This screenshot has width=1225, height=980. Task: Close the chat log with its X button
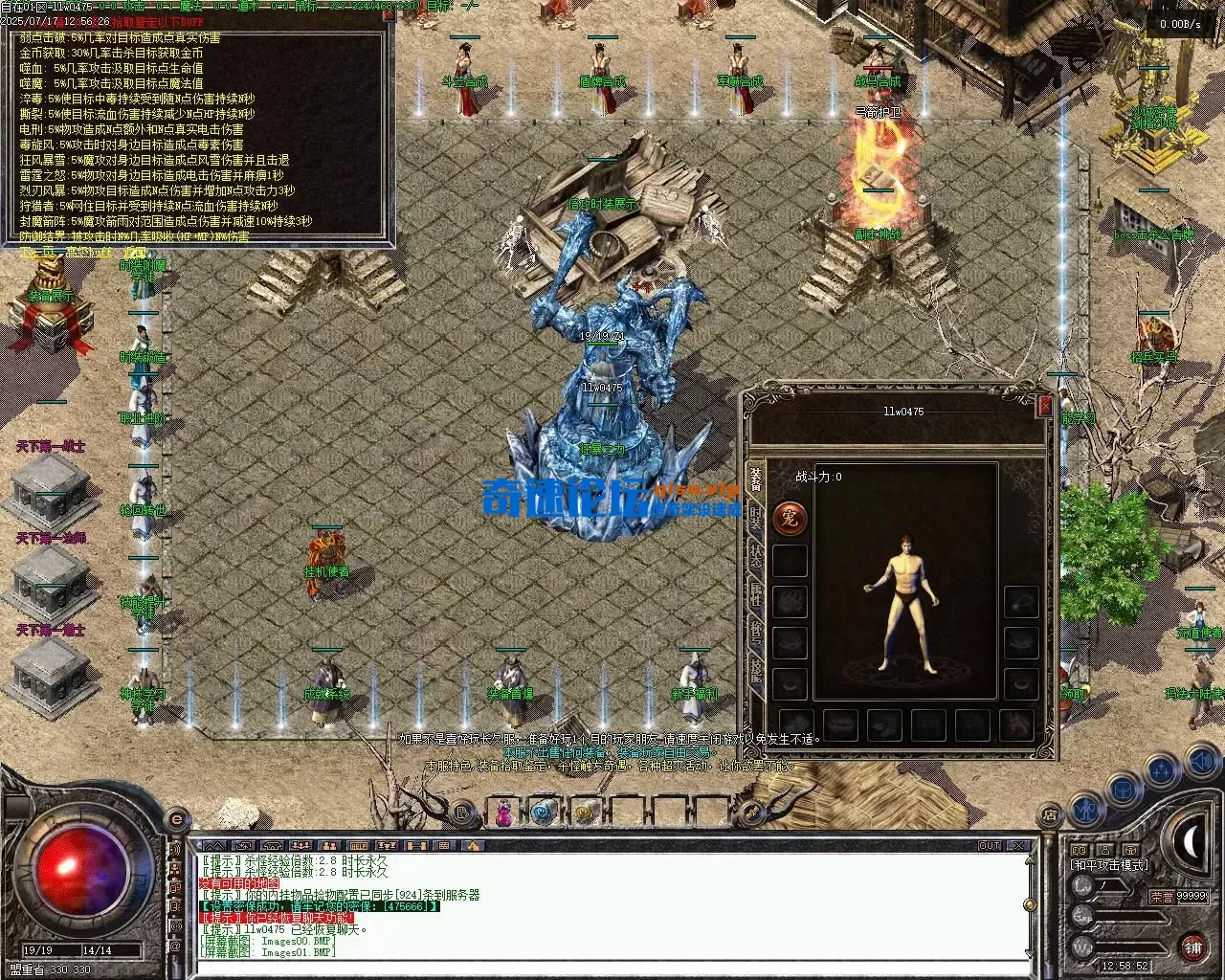tap(1018, 846)
